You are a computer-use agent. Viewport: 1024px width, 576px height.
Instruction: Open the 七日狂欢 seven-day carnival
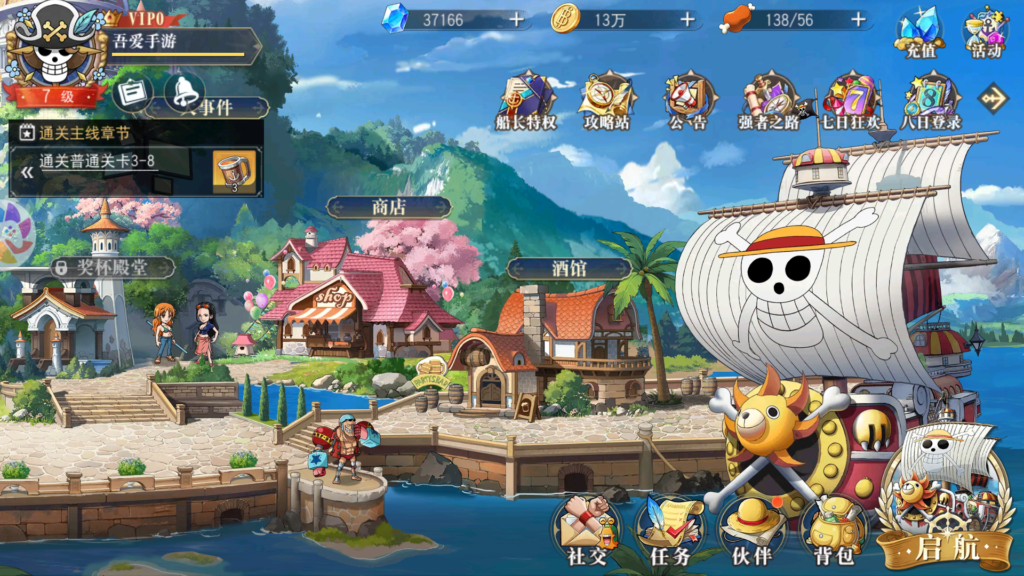[x=850, y=101]
